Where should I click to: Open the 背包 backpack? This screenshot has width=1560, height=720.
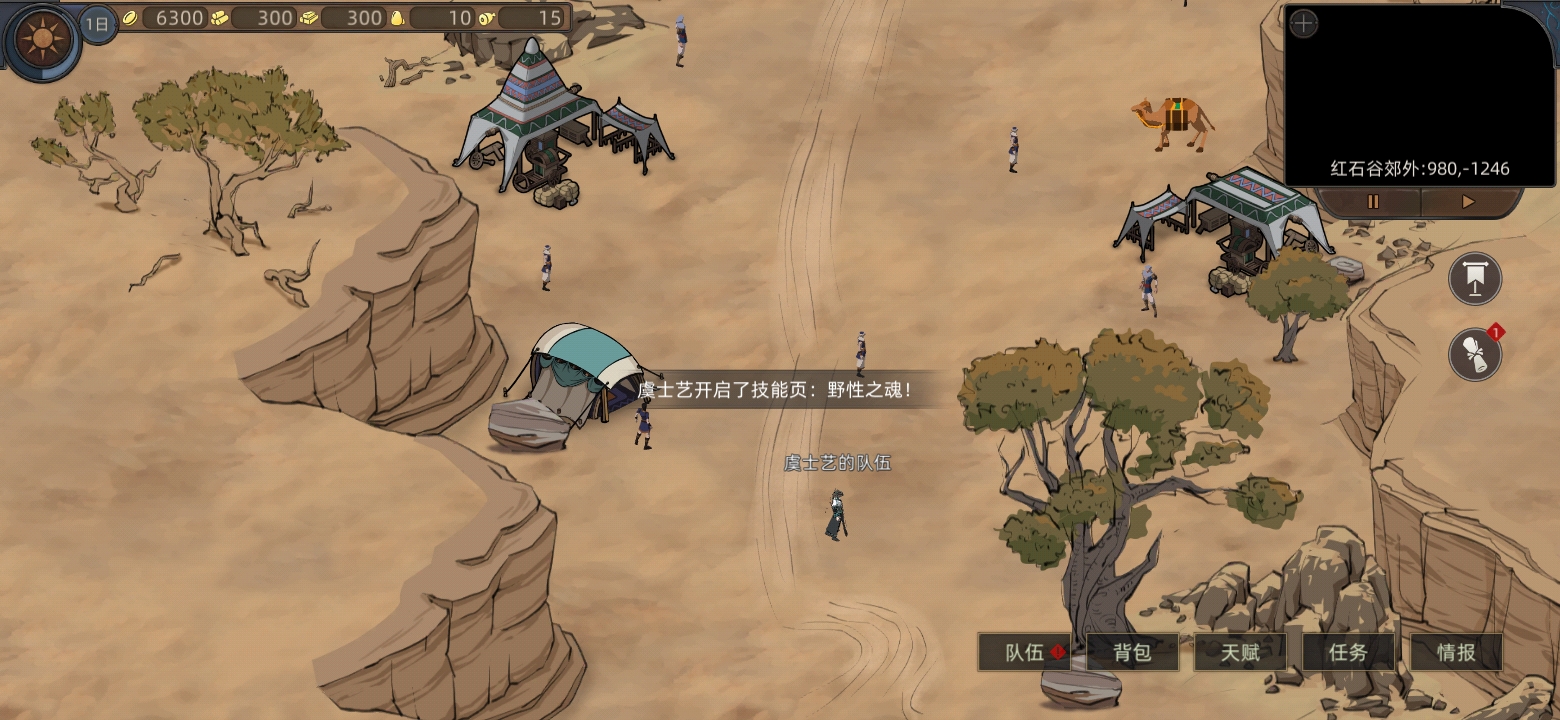(1132, 653)
